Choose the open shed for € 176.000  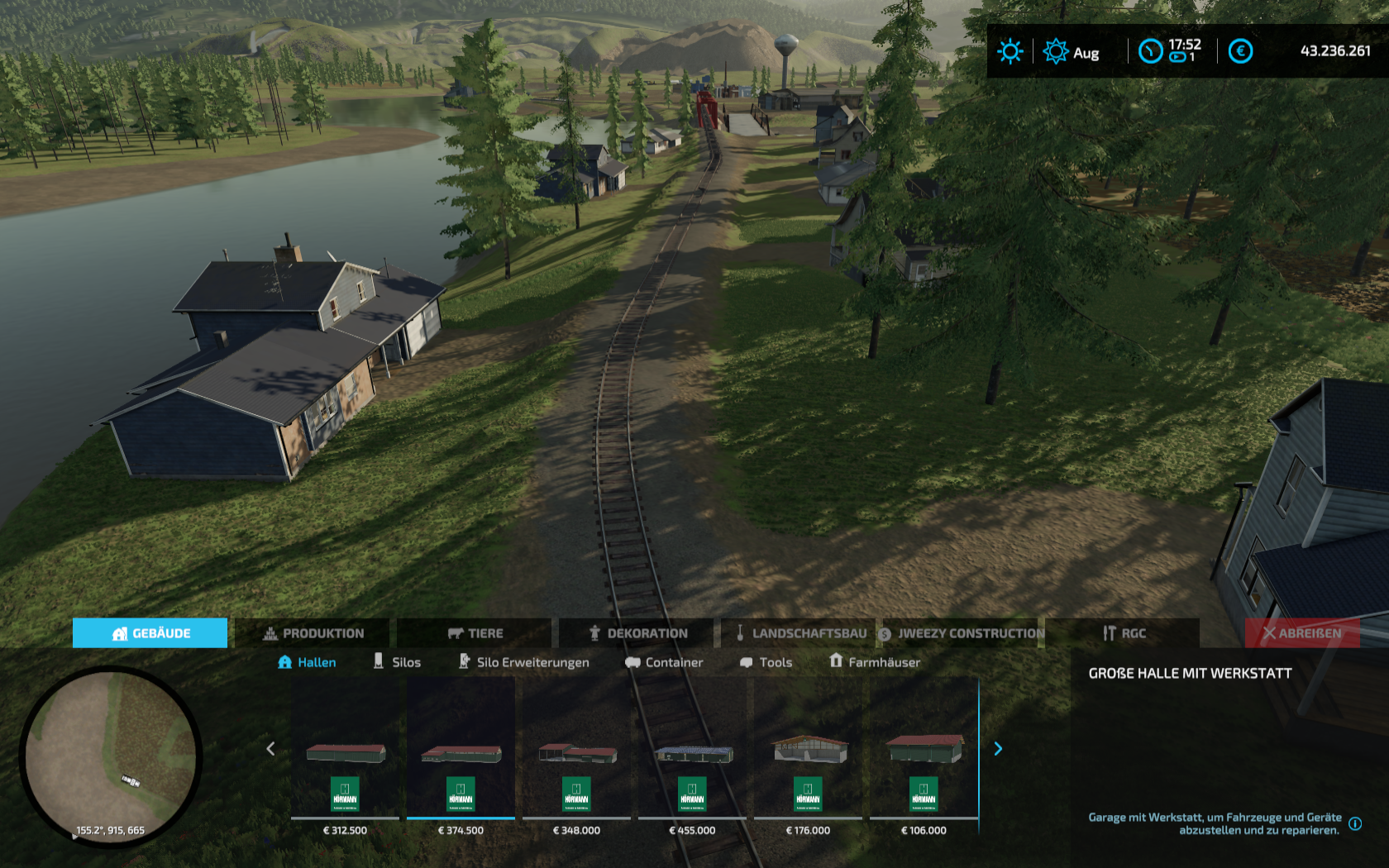tap(808, 754)
